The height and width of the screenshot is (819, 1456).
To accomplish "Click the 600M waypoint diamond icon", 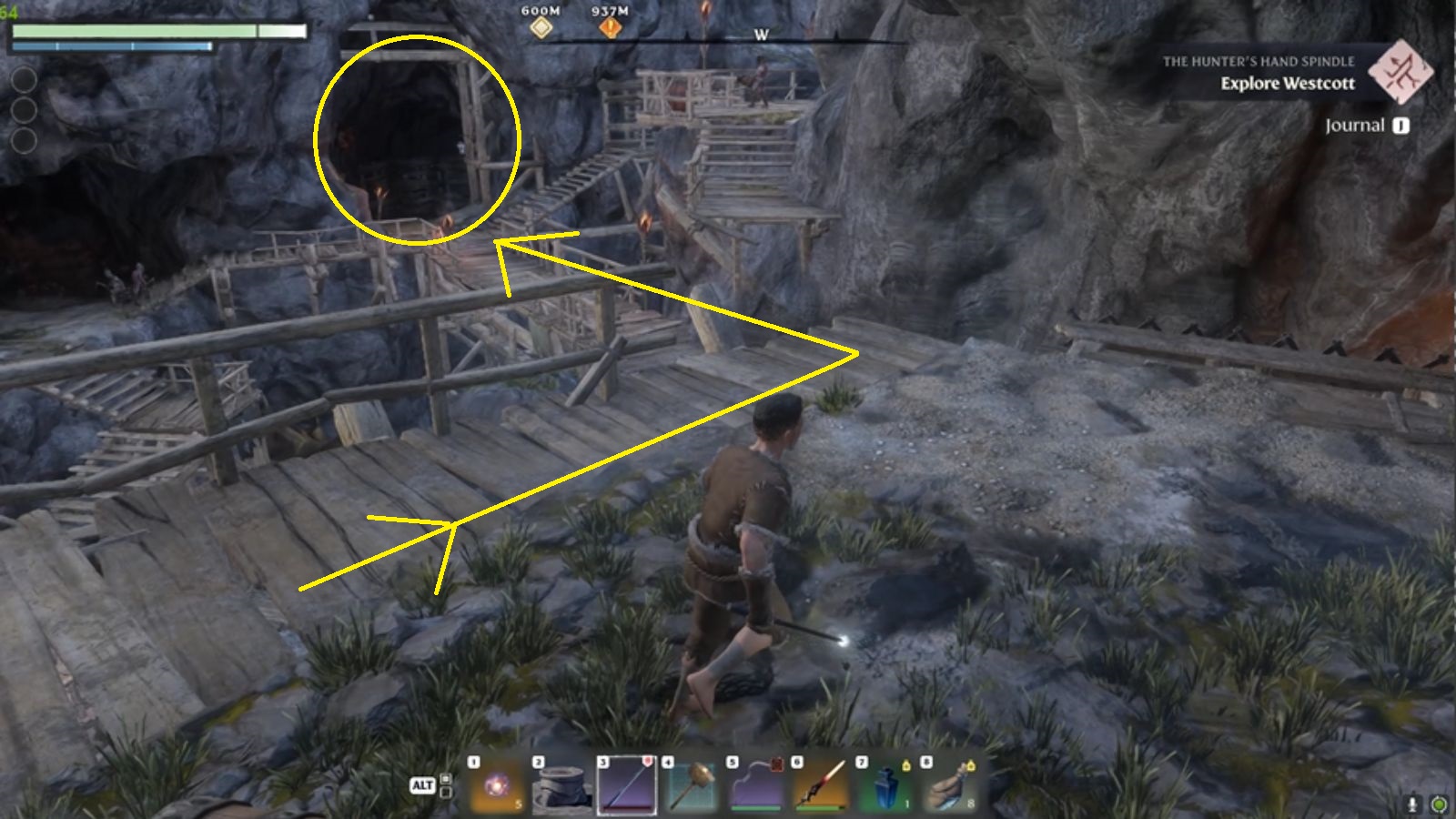I will [x=543, y=27].
